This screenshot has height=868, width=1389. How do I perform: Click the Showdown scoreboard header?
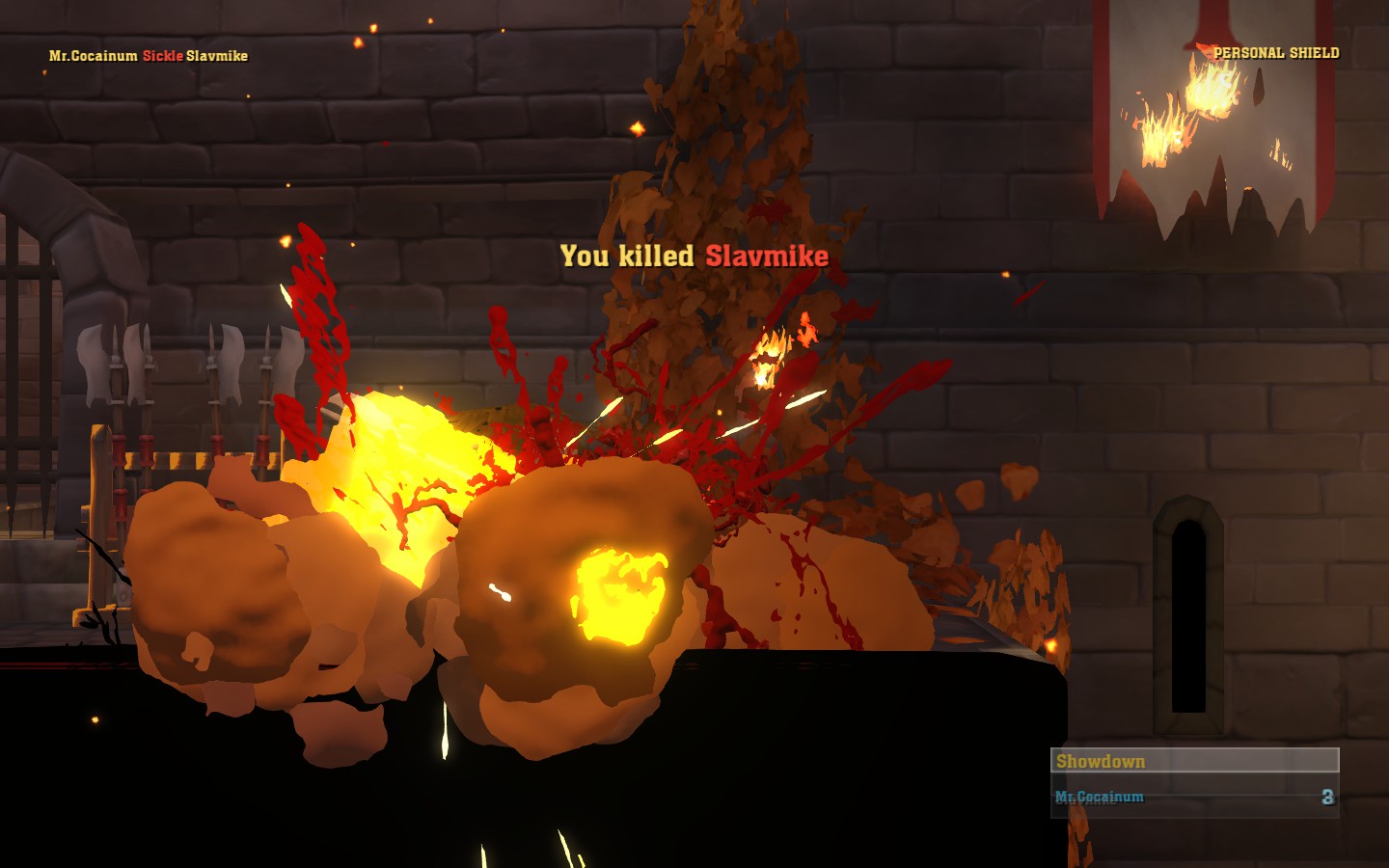(1193, 761)
